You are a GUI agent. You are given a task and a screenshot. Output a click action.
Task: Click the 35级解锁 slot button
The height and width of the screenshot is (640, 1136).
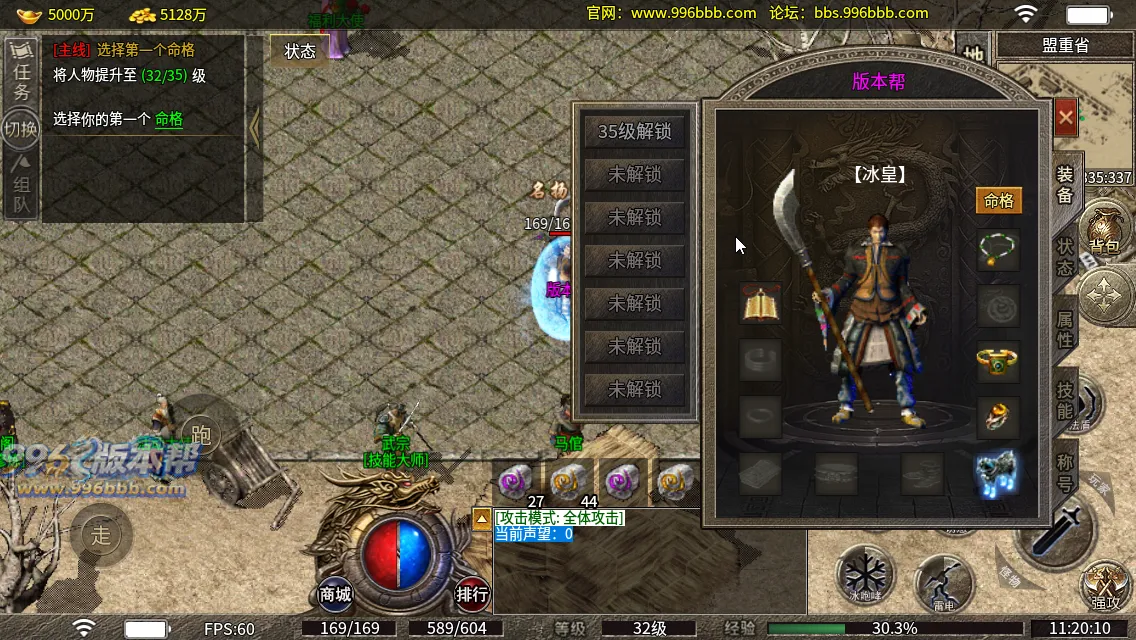click(x=635, y=132)
